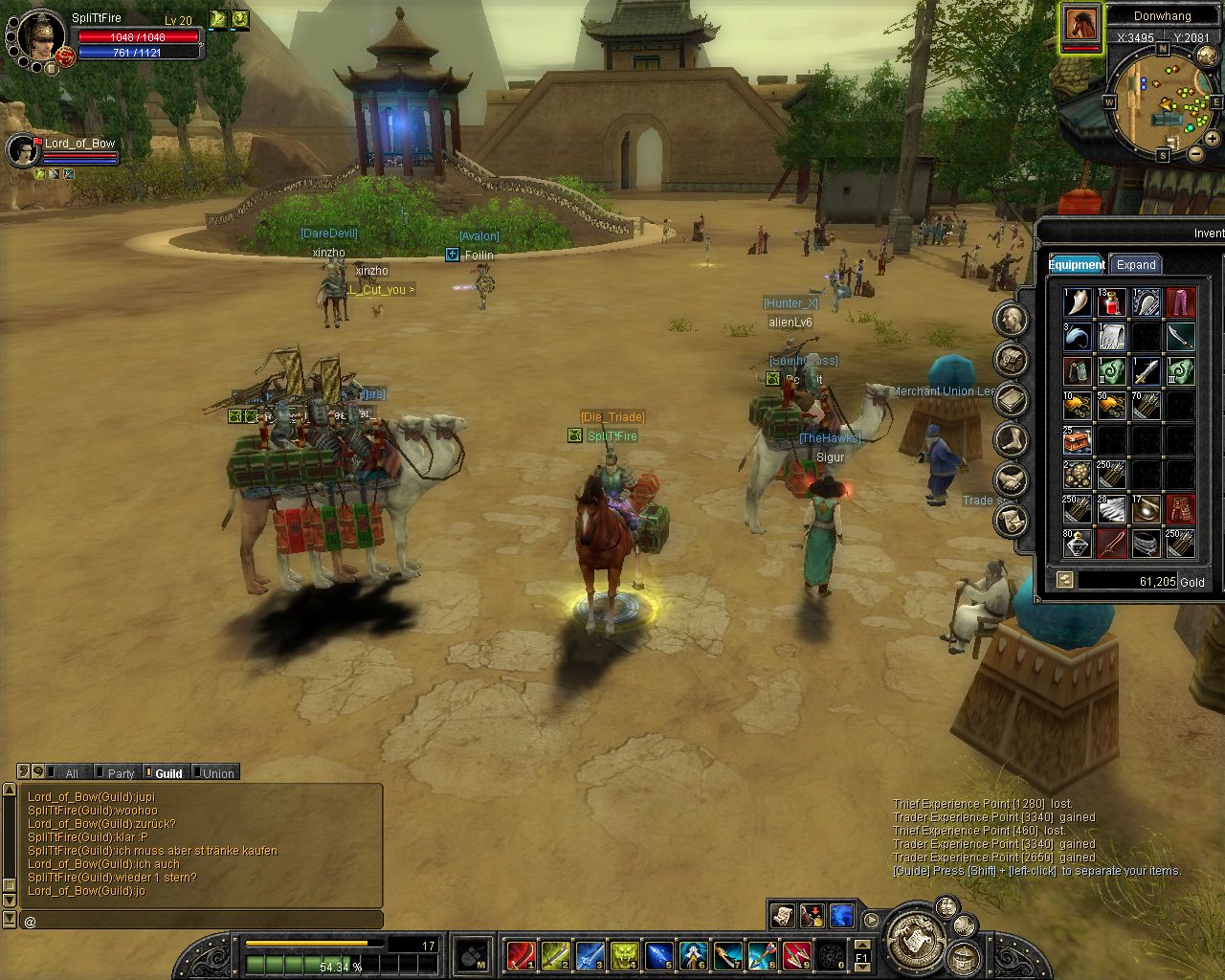
Task: Select the Equipment inventory tab
Action: [x=1077, y=265]
